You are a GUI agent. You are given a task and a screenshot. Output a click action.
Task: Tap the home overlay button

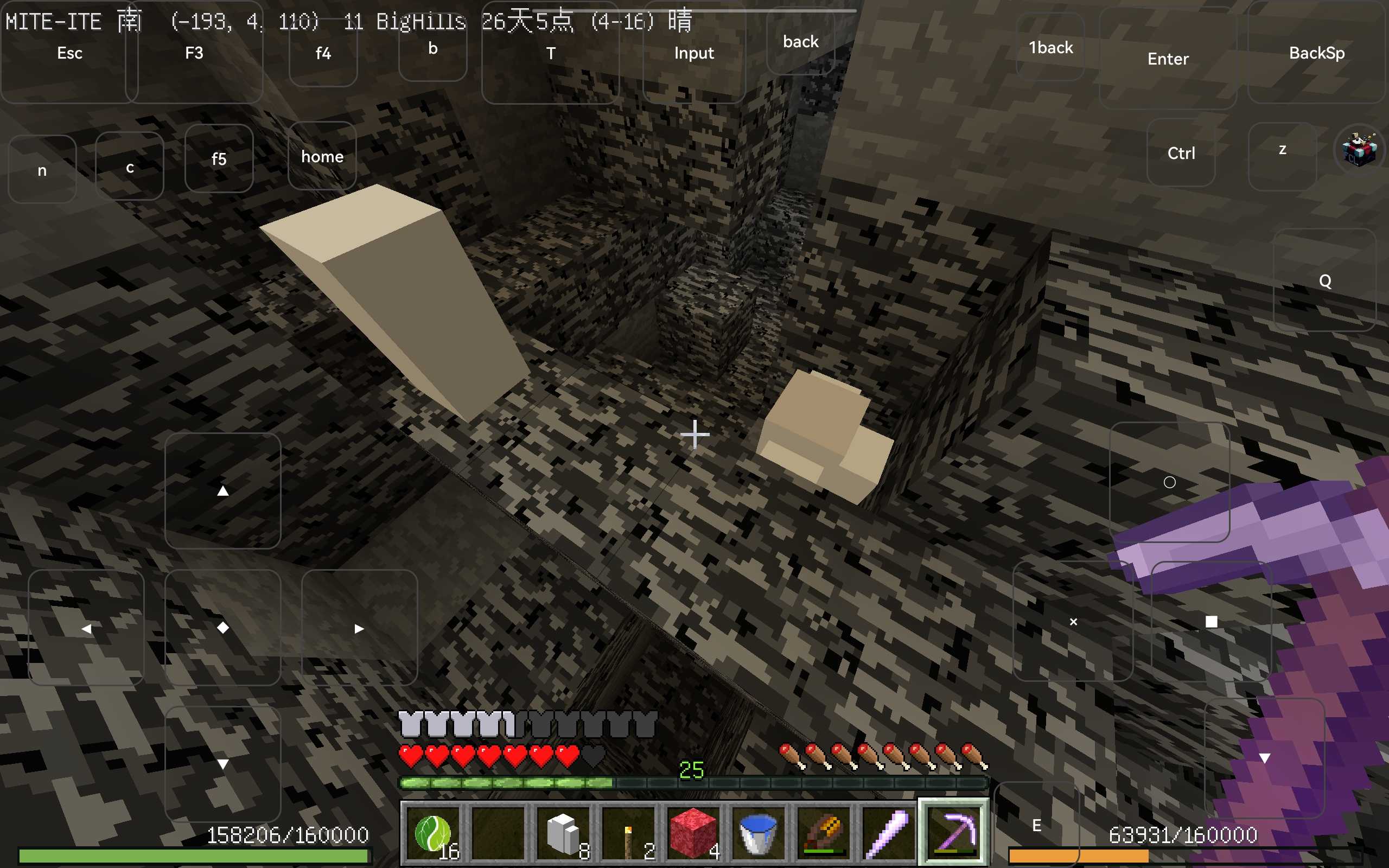tap(322, 156)
